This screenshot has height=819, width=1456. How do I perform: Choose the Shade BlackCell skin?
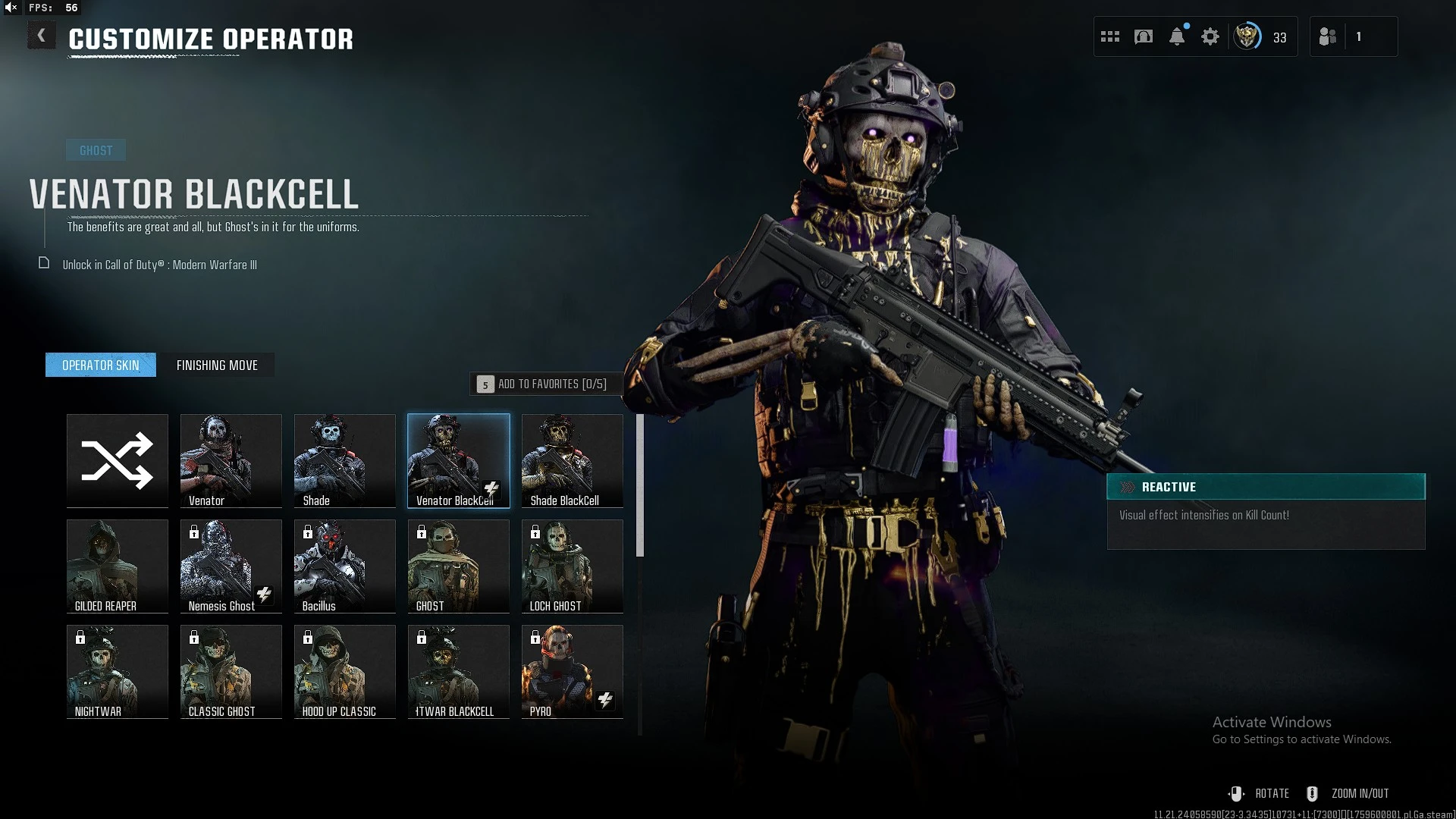573,460
